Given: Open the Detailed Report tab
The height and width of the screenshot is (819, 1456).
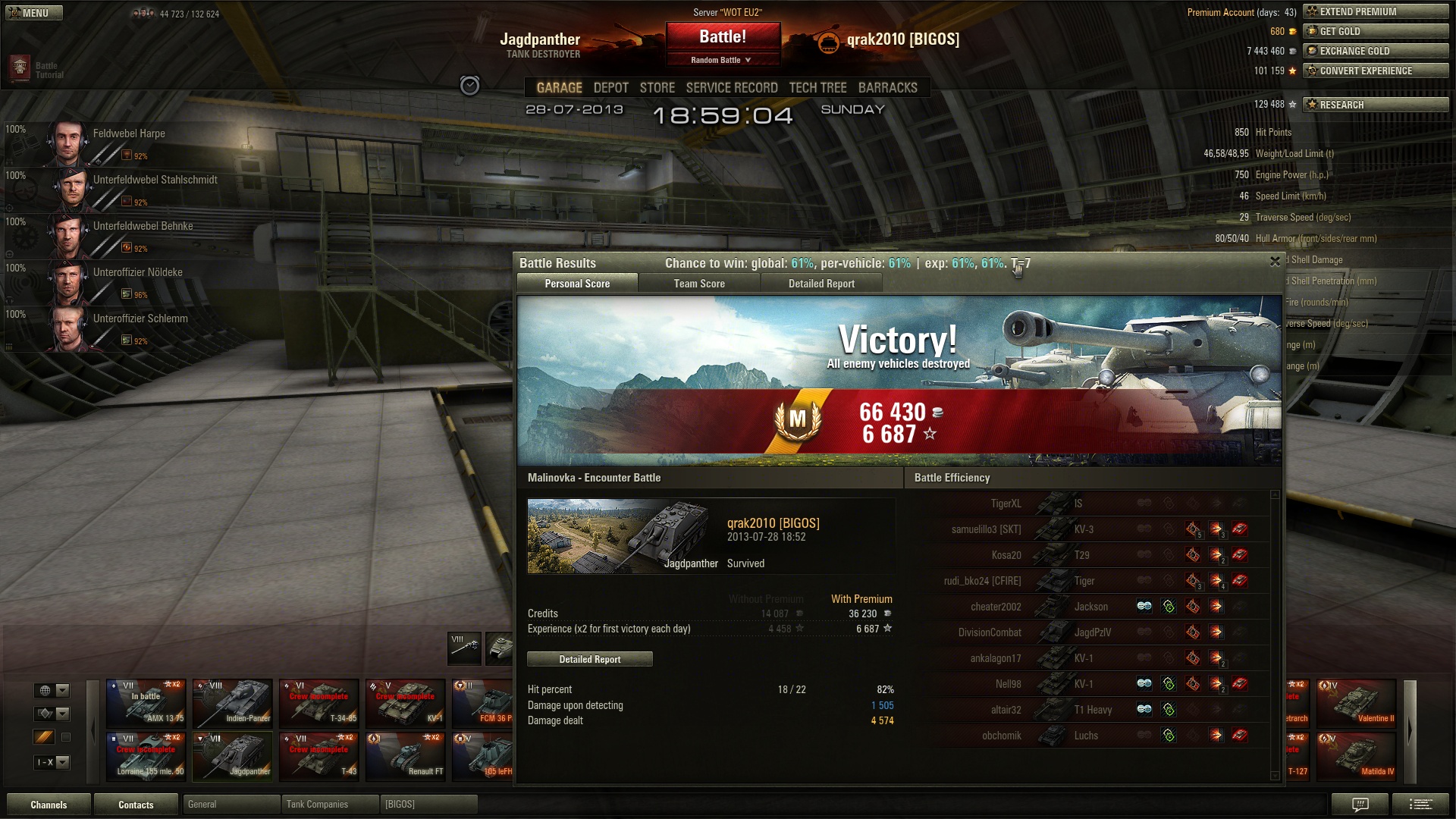Looking at the screenshot, I should (821, 284).
